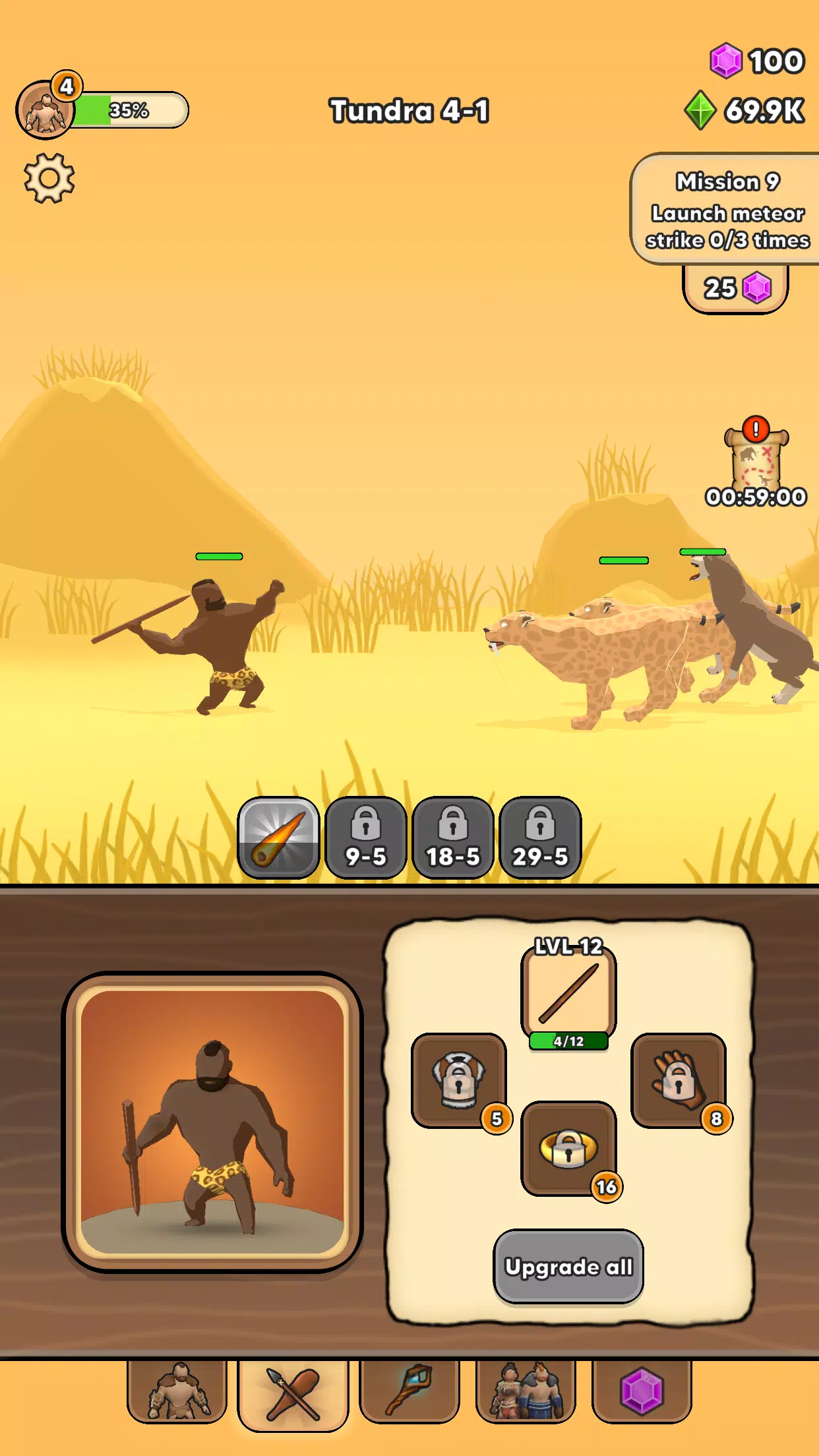
Task: Click the Upgrade all button
Action: [568, 1266]
